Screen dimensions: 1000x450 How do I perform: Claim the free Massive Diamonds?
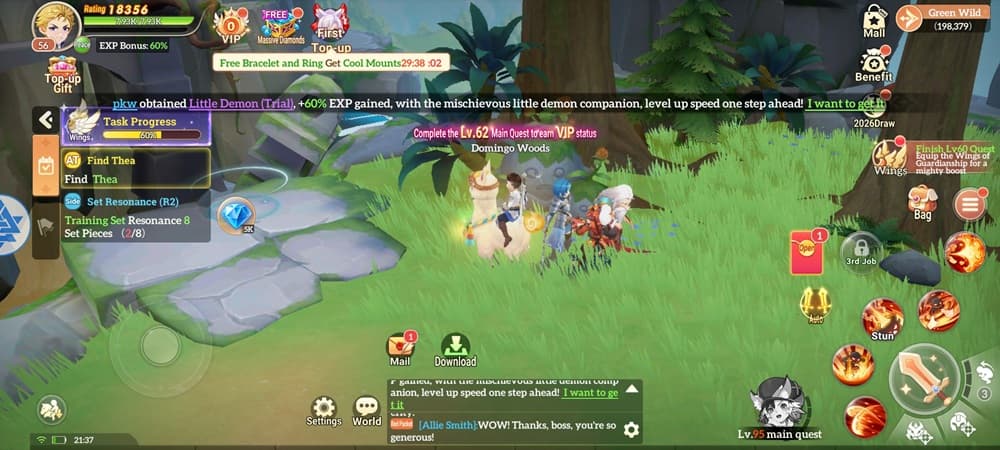[279, 23]
